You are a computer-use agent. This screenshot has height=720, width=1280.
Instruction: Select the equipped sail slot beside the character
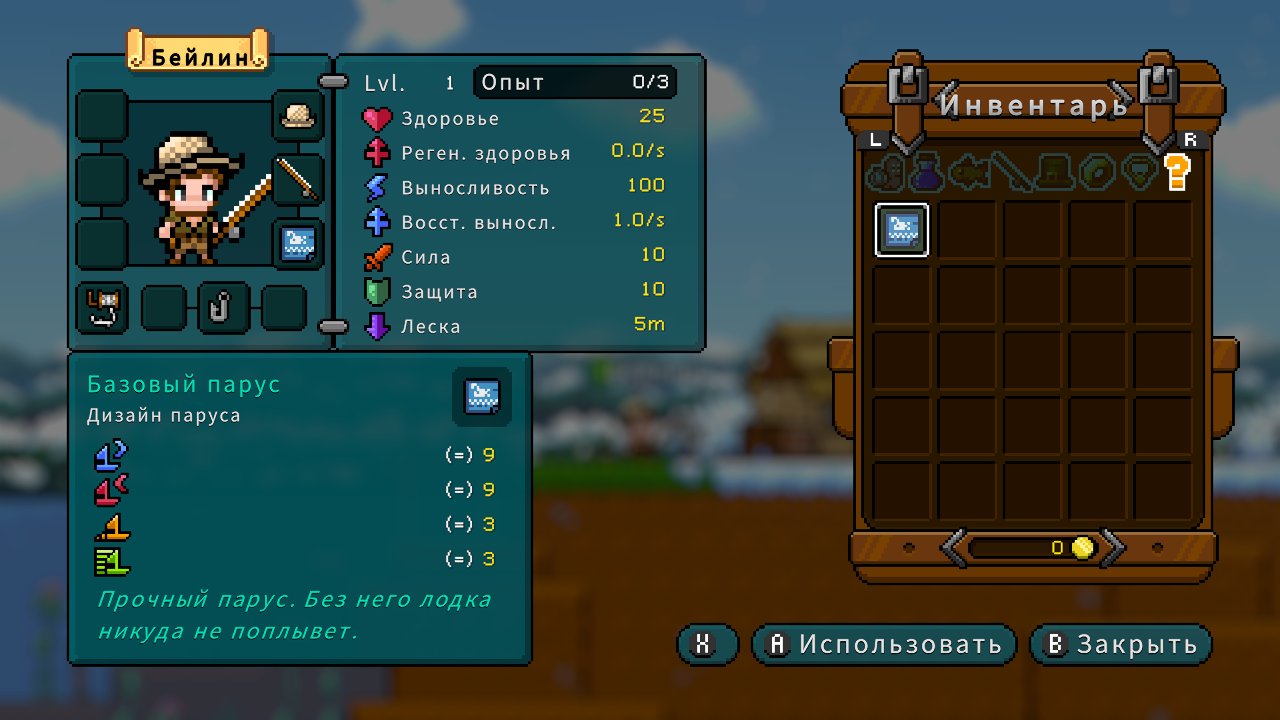coord(298,244)
